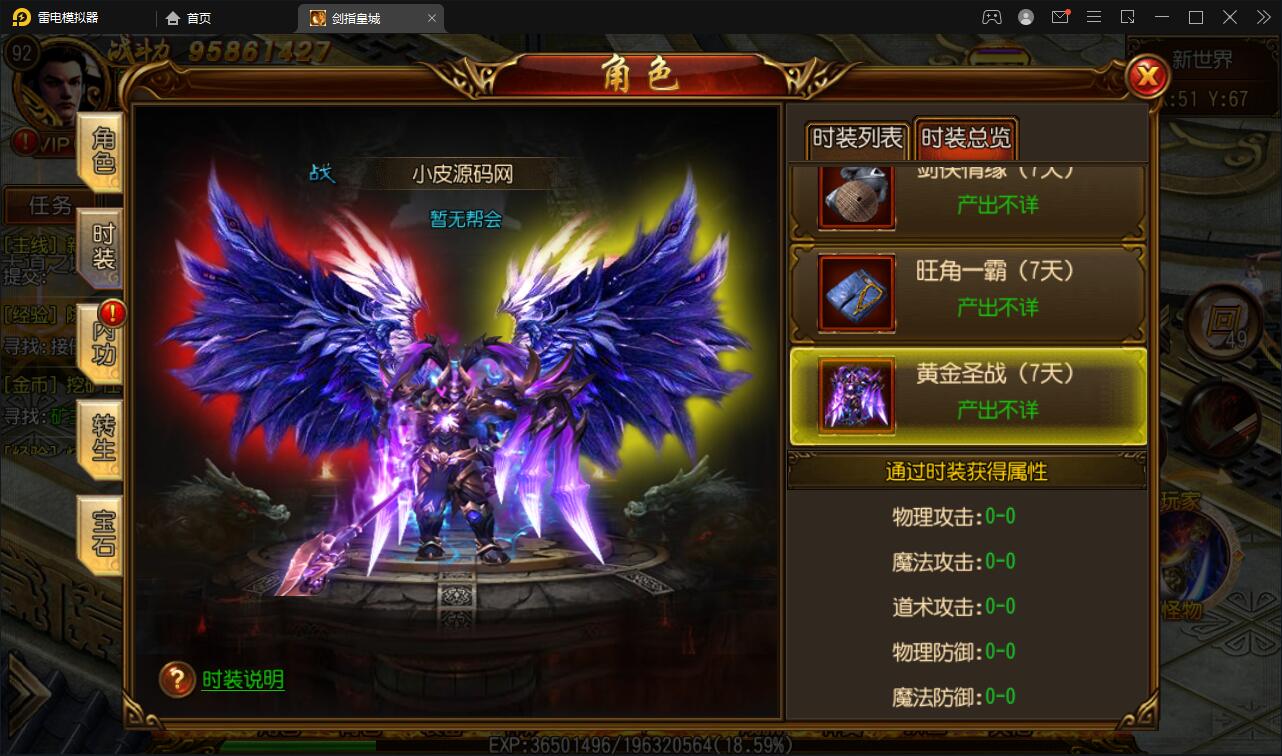Open the mail envelope with red notification dot
The height and width of the screenshot is (756, 1282).
click(1062, 17)
